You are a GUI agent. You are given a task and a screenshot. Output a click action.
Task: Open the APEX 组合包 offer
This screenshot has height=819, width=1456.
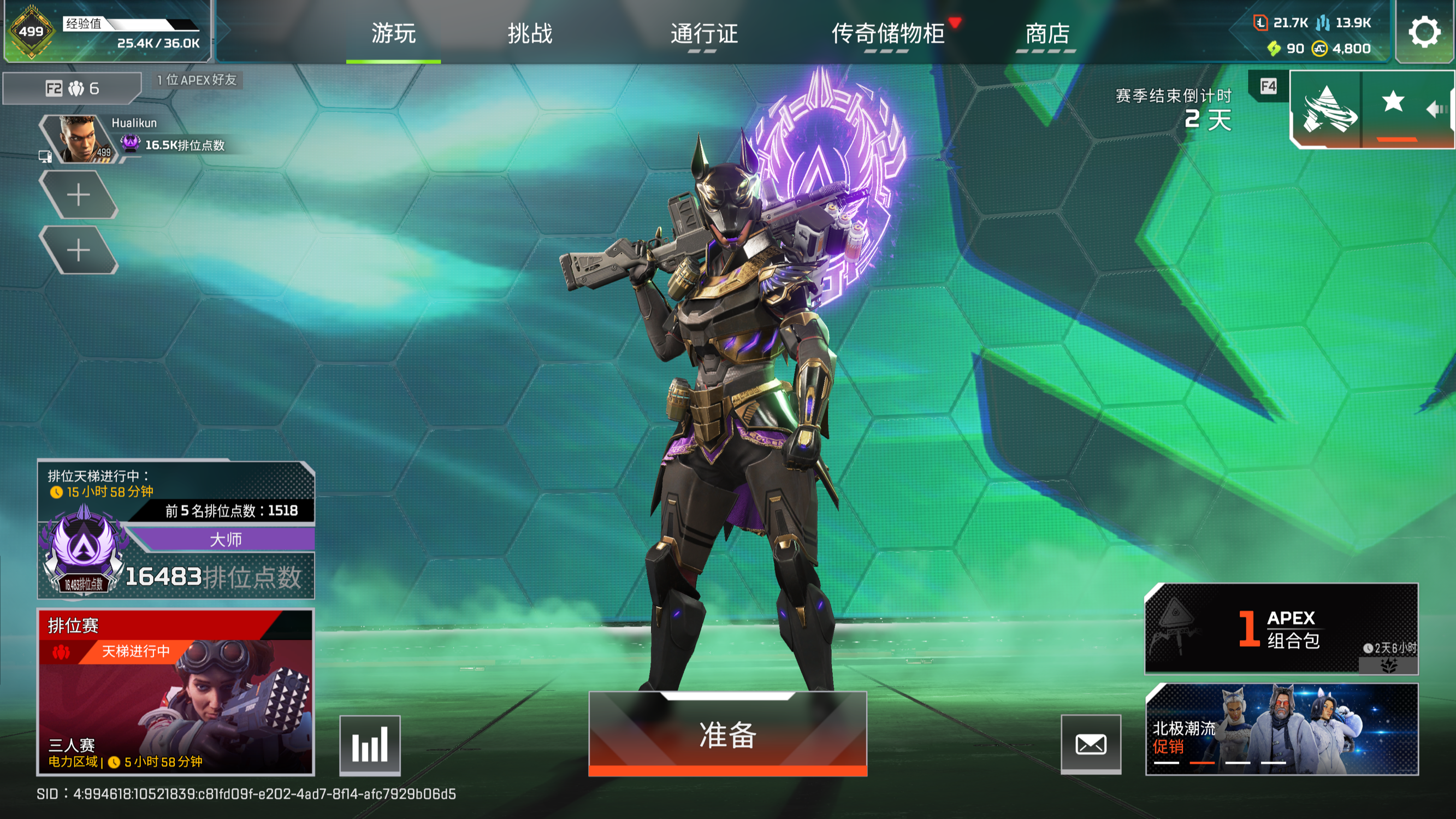click(x=1281, y=628)
